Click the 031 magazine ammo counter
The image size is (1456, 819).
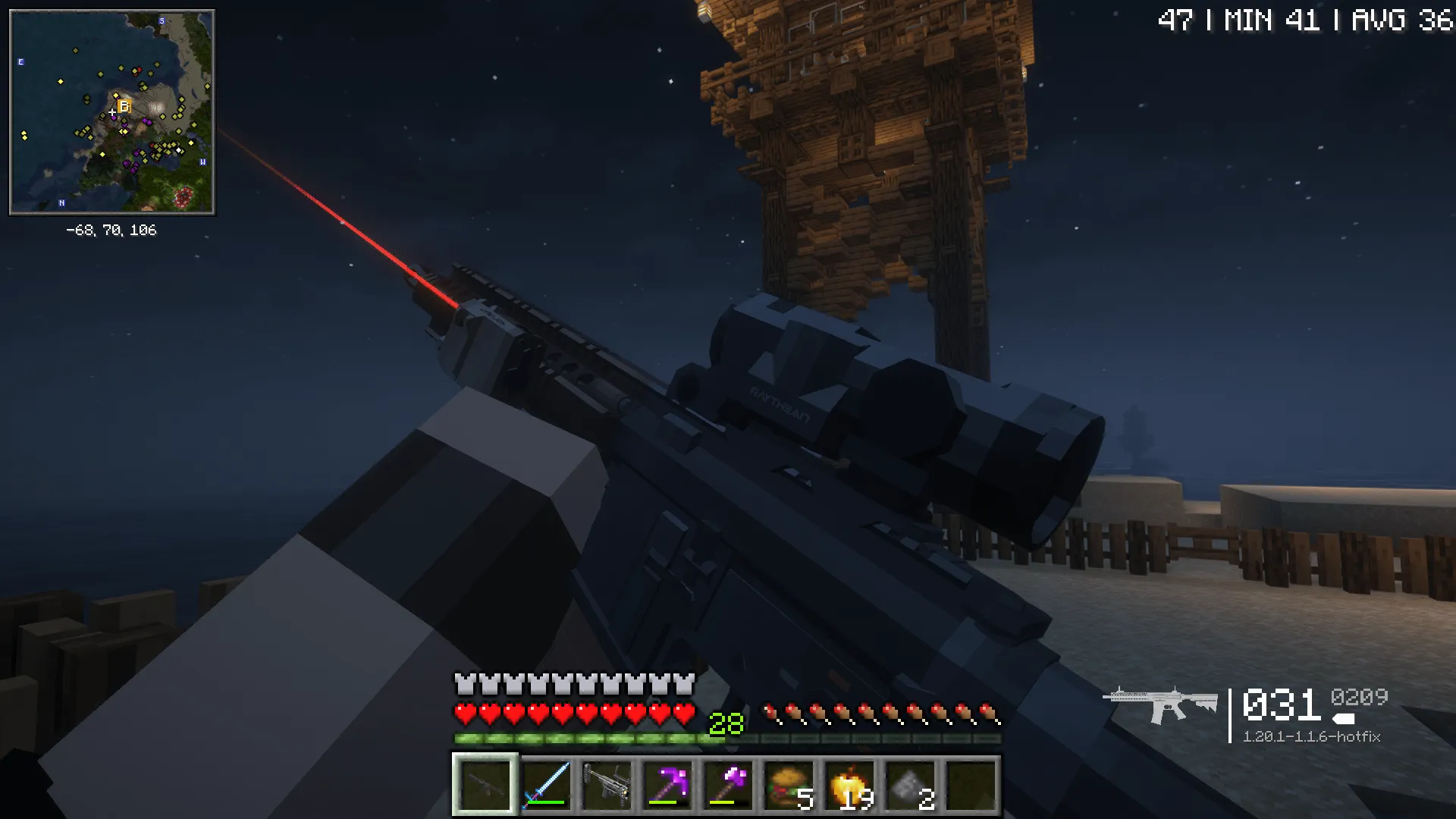tap(1282, 703)
